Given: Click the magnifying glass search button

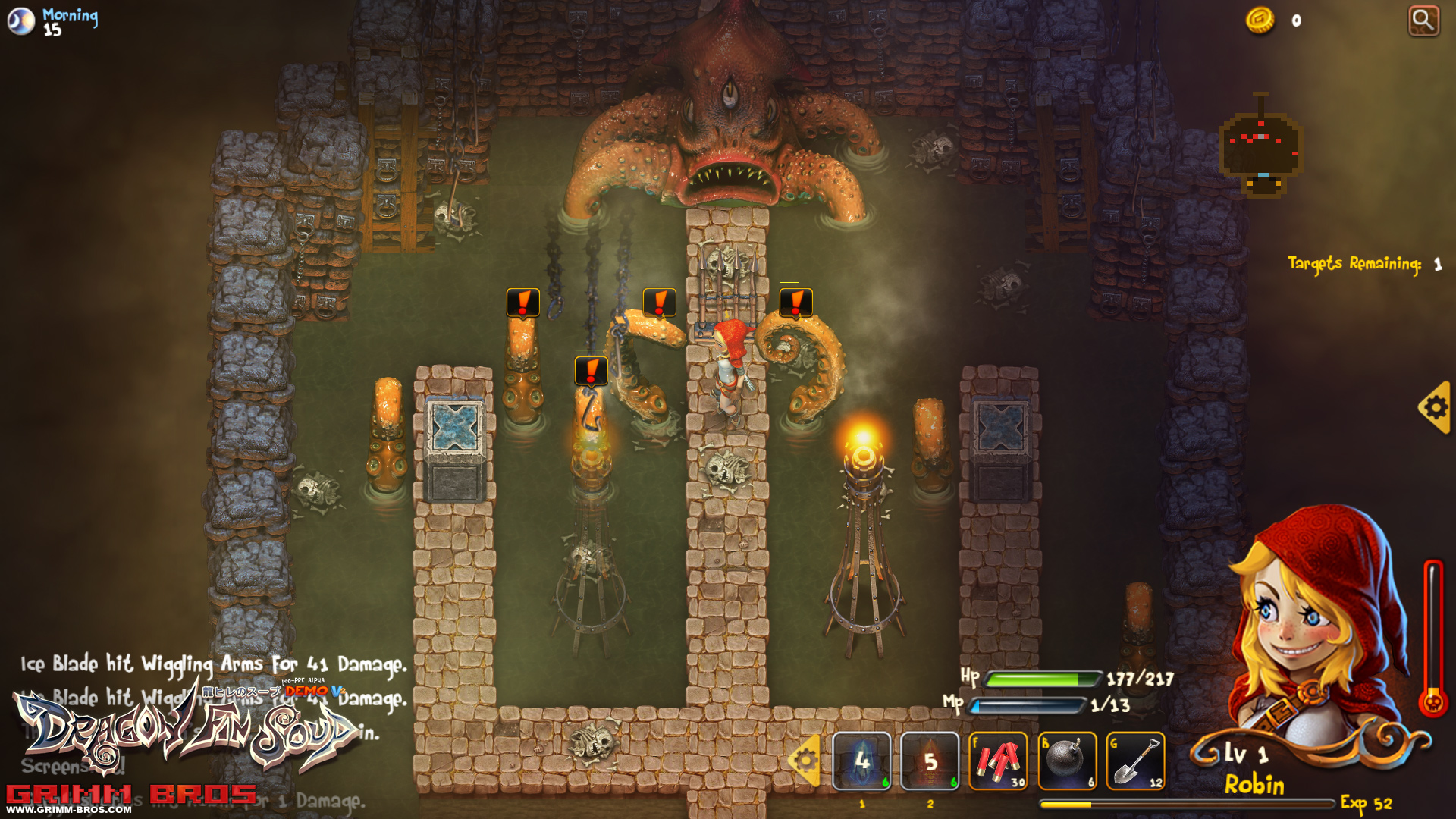Looking at the screenshot, I should (x=1423, y=20).
